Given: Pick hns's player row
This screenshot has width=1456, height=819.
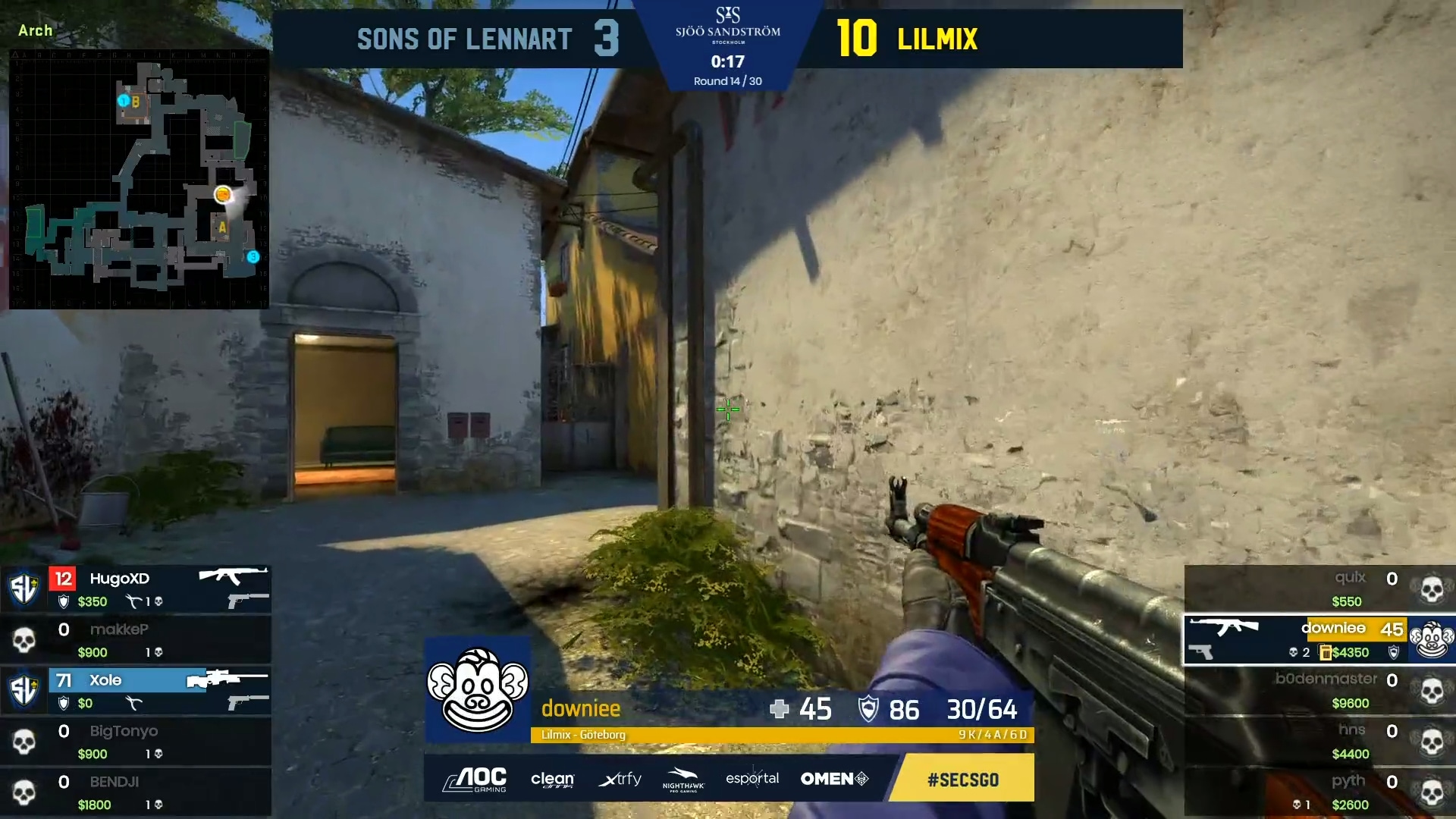Looking at the screenshot, I should 1319,741.
